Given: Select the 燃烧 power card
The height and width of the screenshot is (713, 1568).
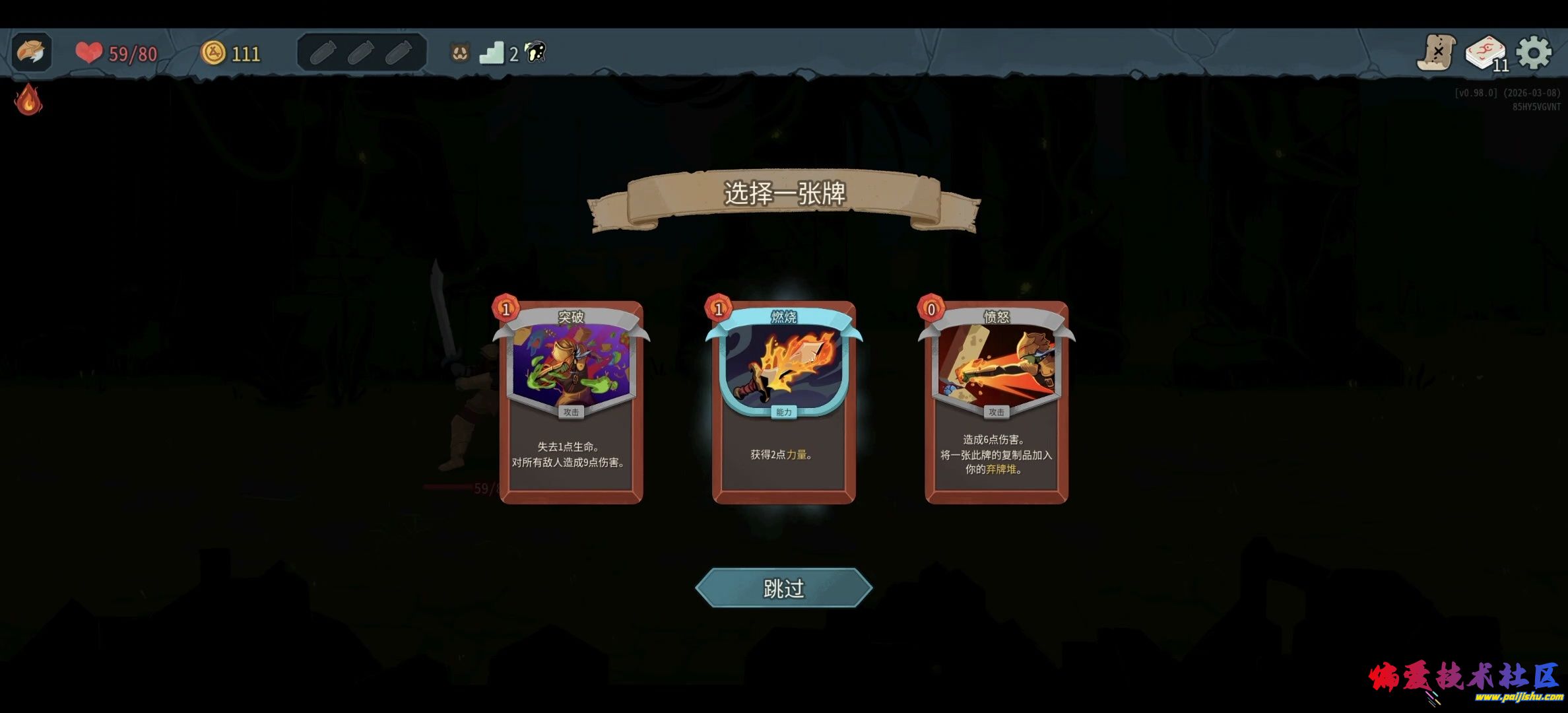Looking at the screenshot, I should pos(784,403).
